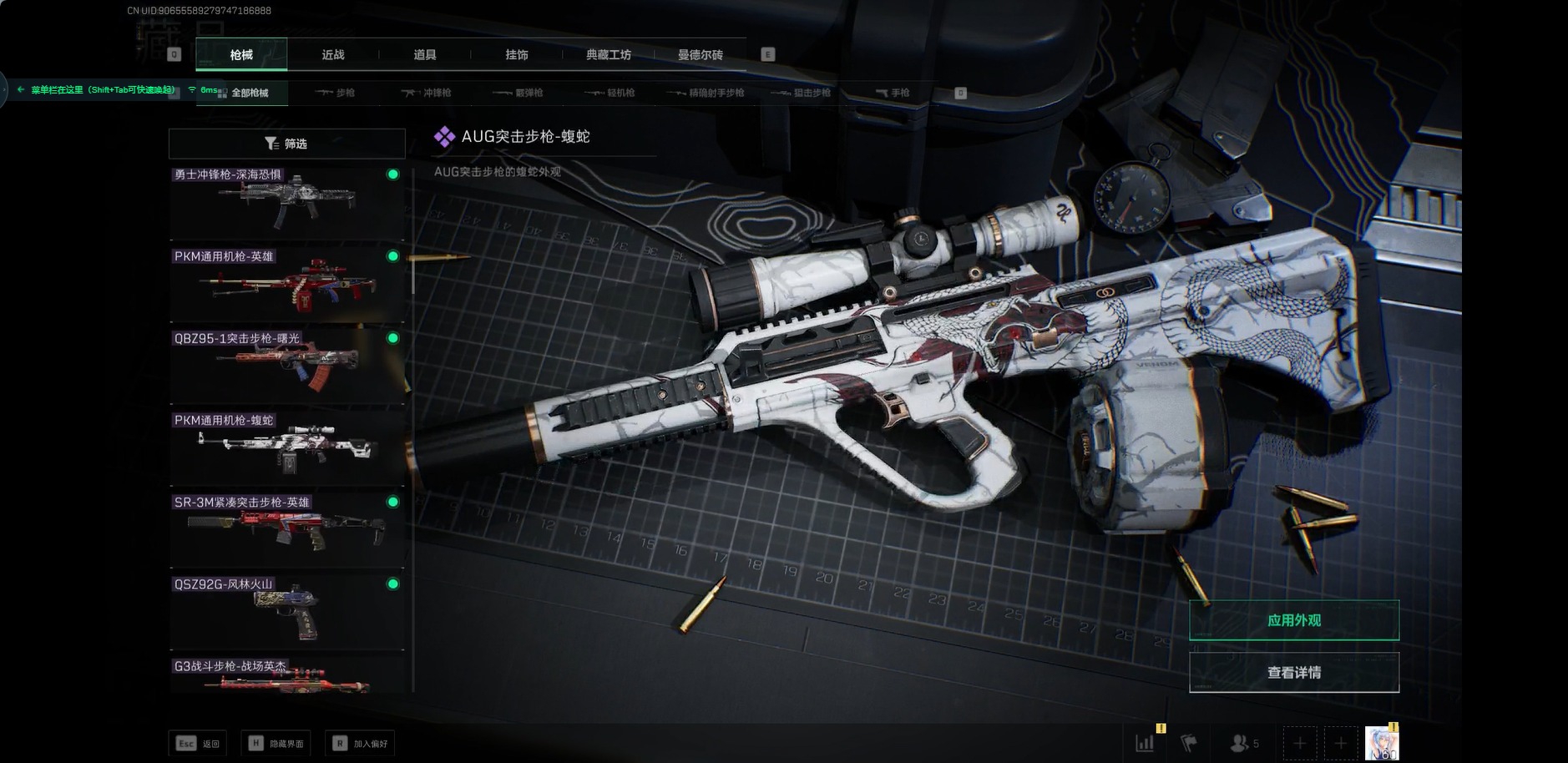Viewport: 1568px width, 763px height.
Task: Select the 挂饰 charms tab
Action: [x=517, y=55]
